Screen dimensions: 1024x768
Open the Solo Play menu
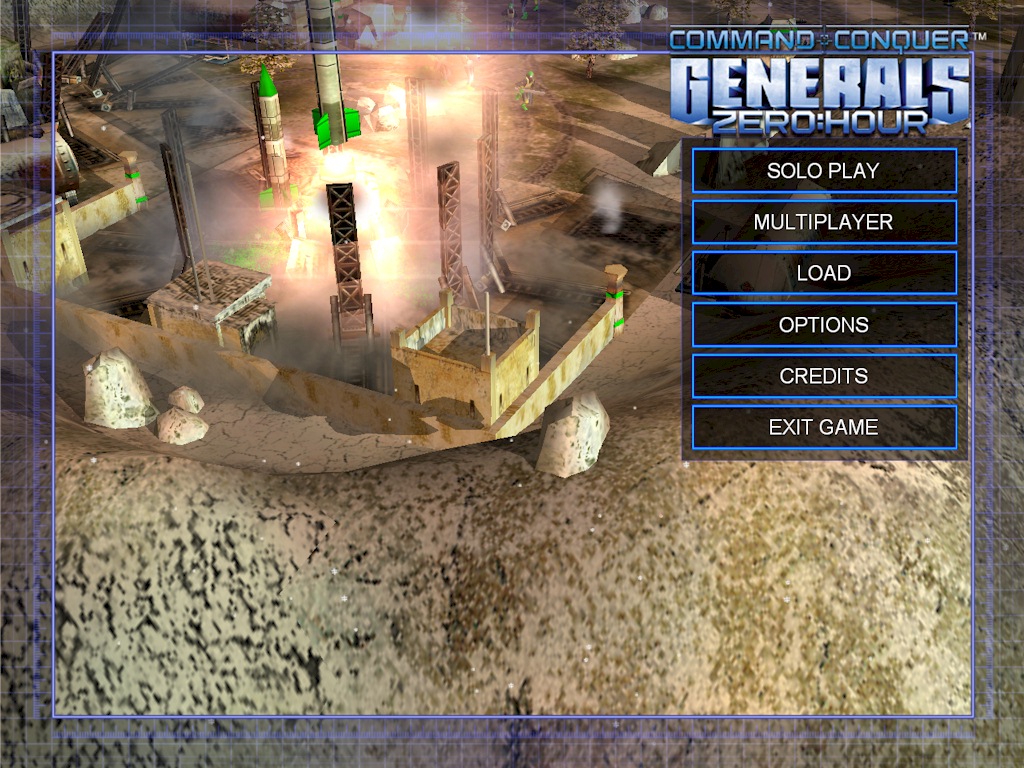click(823, 171)
